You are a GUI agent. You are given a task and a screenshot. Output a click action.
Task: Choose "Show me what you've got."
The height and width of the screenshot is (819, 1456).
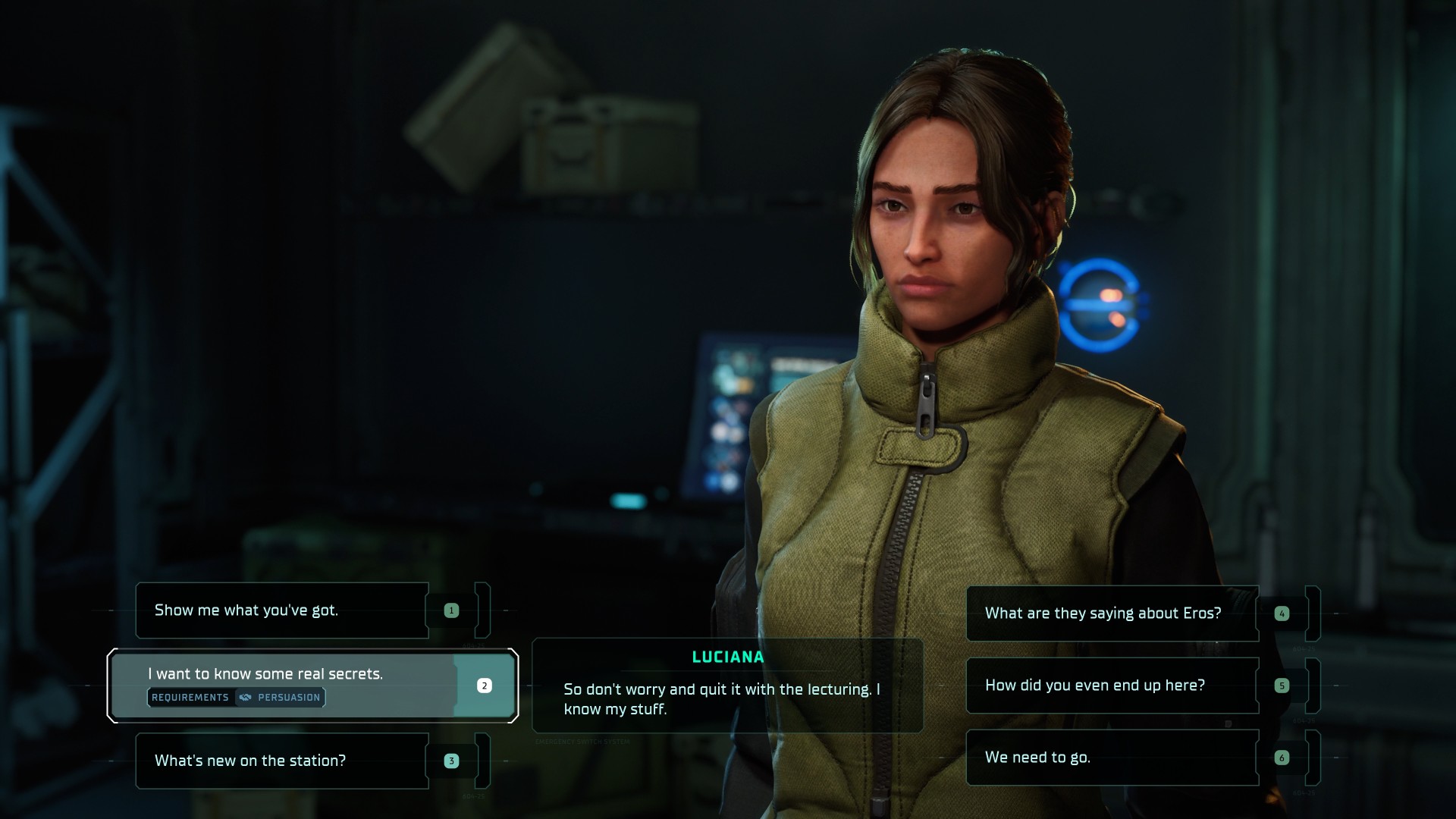(x=282, y=610)
